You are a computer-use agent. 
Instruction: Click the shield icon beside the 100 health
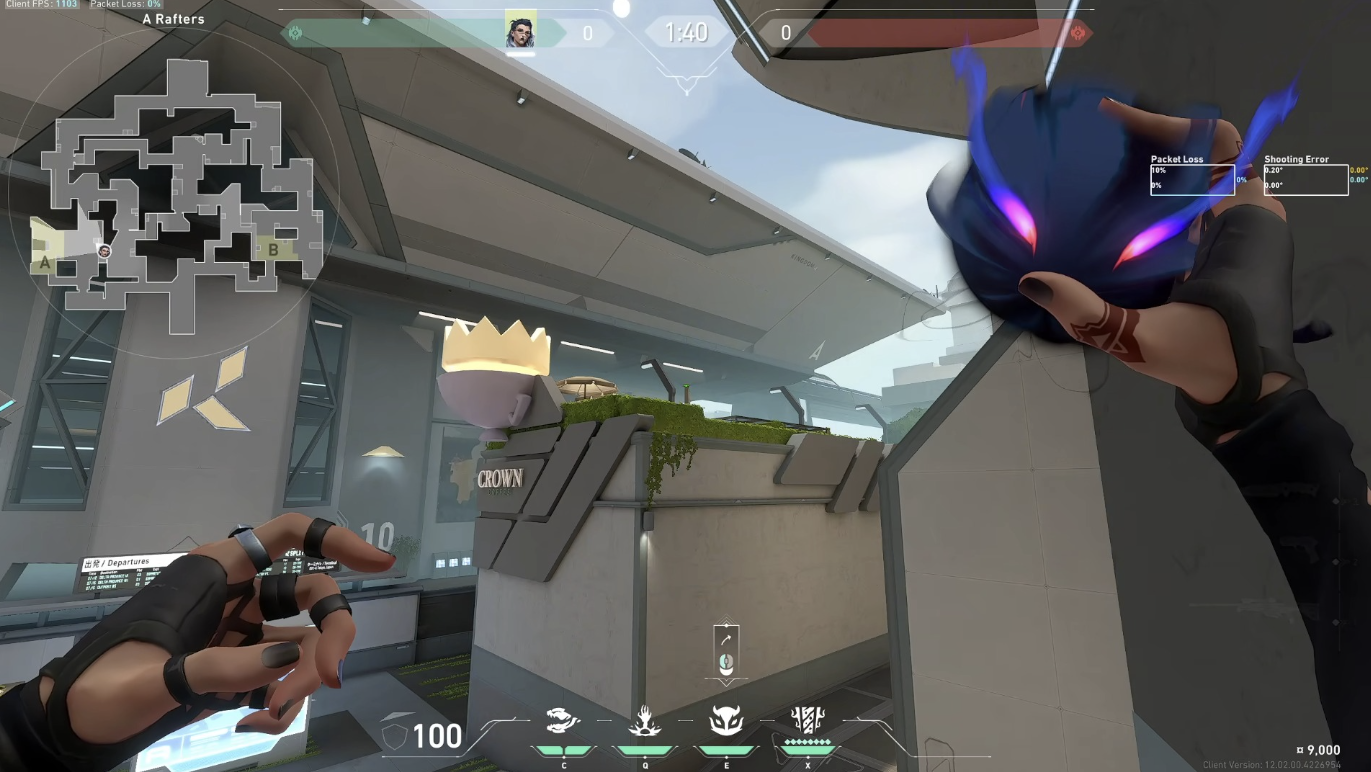click(394, 737)
